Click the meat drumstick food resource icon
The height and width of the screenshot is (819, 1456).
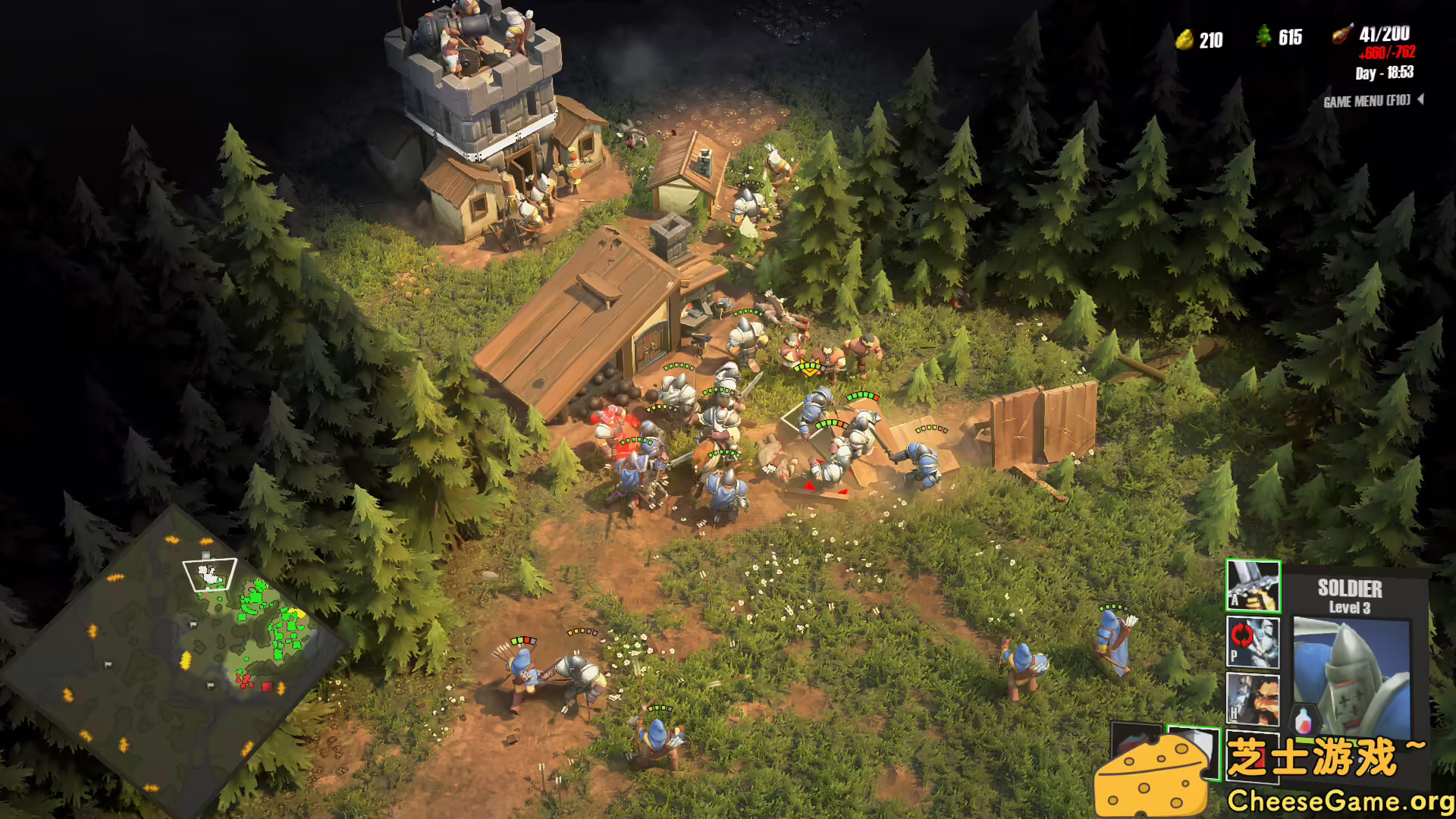1341,35
